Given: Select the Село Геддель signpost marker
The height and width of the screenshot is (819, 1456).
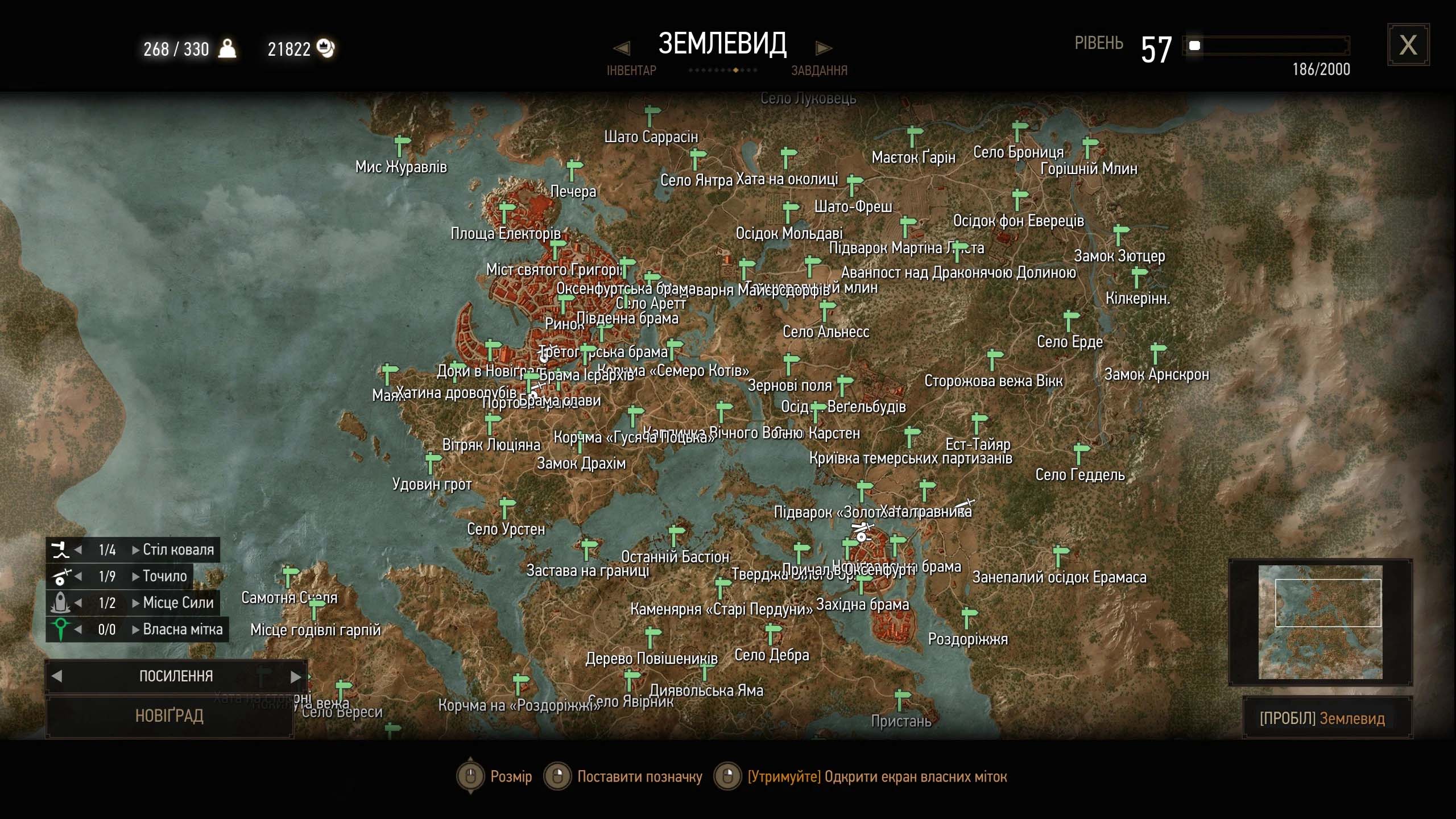Looking at the screenshot, I should click(x=1080, y=453).
